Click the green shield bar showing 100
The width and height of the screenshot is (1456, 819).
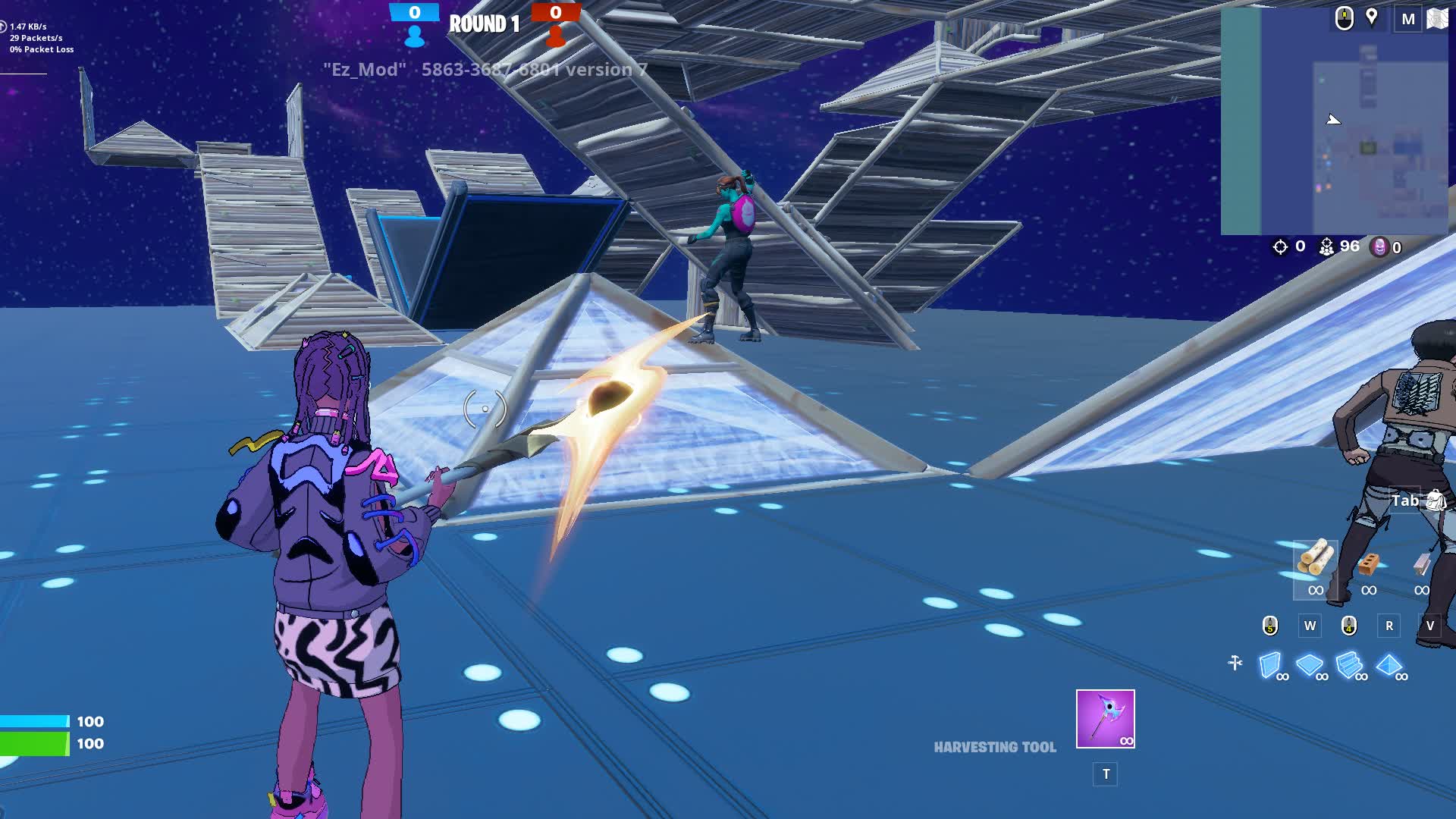click(x=34, y=743)
